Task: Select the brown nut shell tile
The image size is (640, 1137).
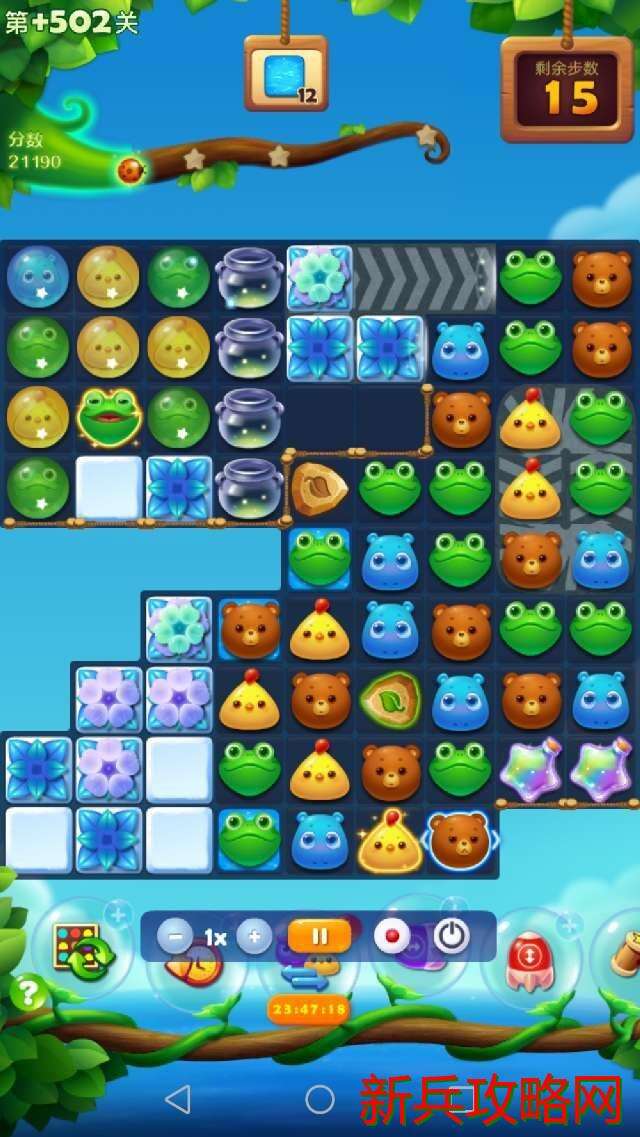Action: pyautogui.click(x=319, y=488)
